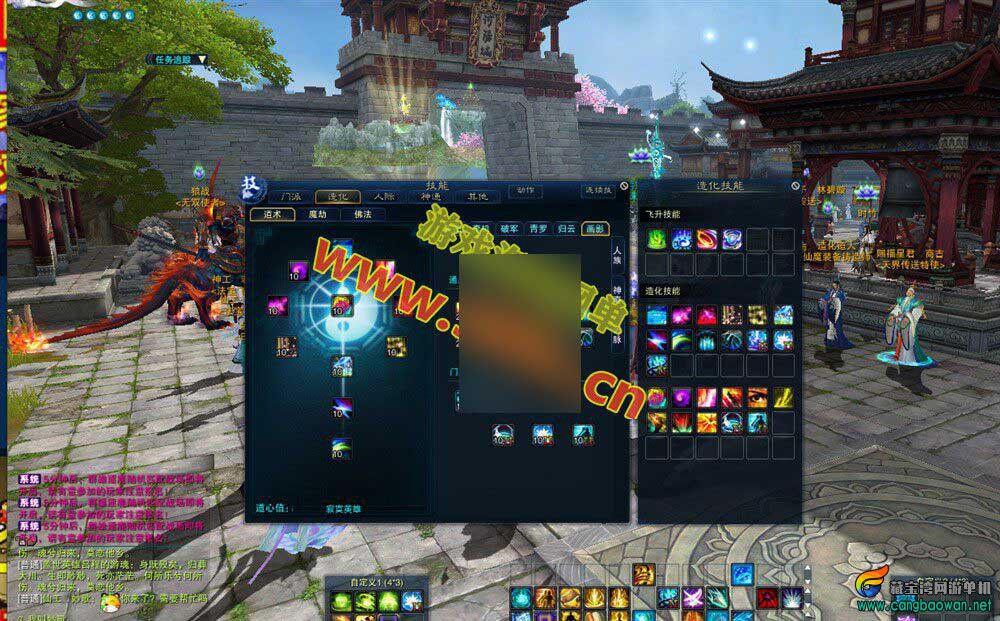Screen dimensions: 1000x621
Task: Click the 动作 button
Action: [x=525, y=190]
